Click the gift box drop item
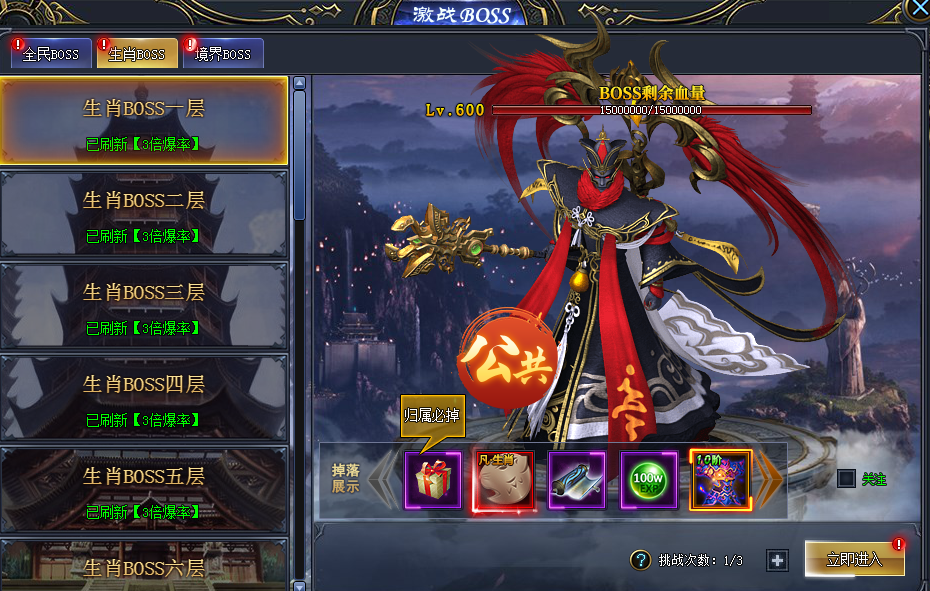The image size is (930, 591). 433,480
